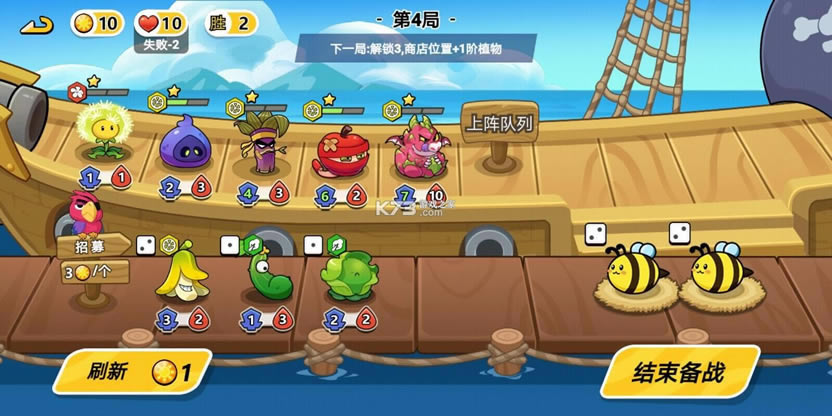Select the right bee in the shop
This screenshot has width=832, height=416.
click(x=716, y=270)
